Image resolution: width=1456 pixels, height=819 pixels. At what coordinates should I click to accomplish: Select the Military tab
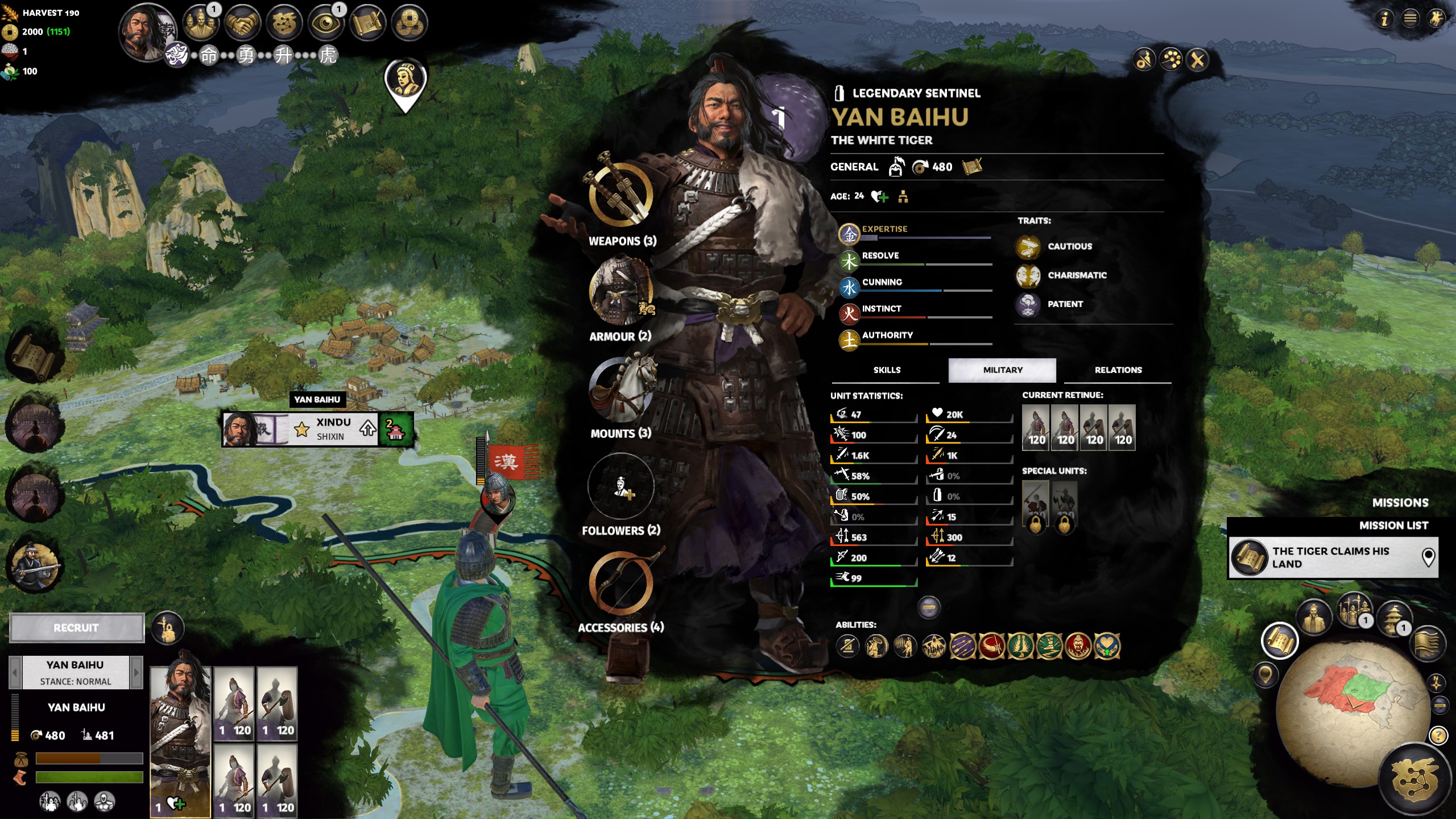click(x=1002, y=370)
